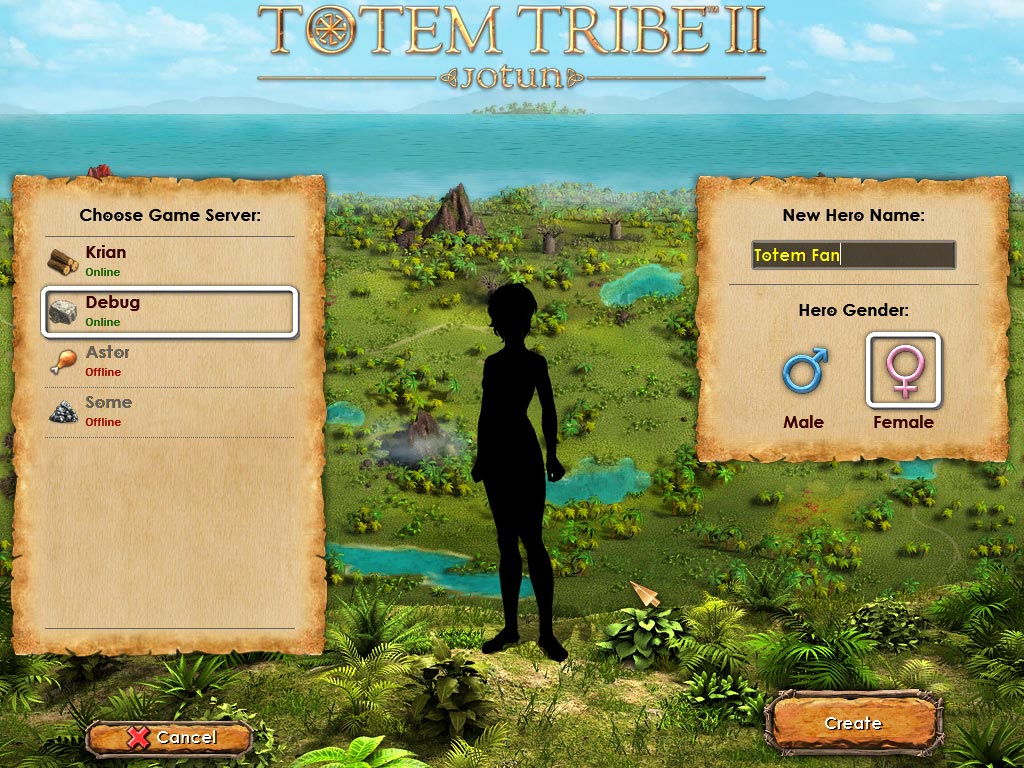Select the Krian game server
The width and height of the screenshot is (1024, 768).
click(169, 261)
